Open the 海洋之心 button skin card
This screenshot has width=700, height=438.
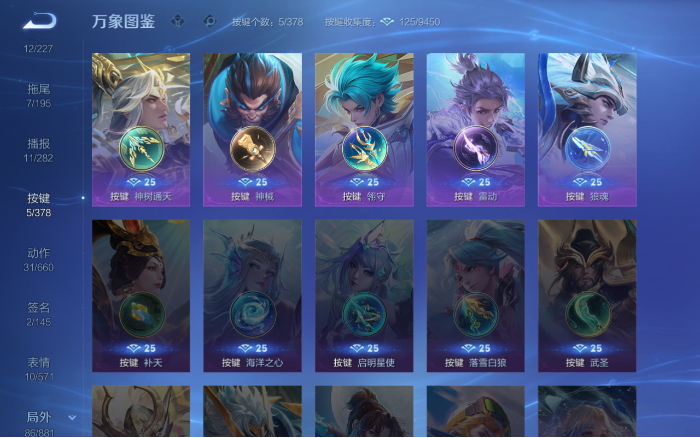coord(252,295)
